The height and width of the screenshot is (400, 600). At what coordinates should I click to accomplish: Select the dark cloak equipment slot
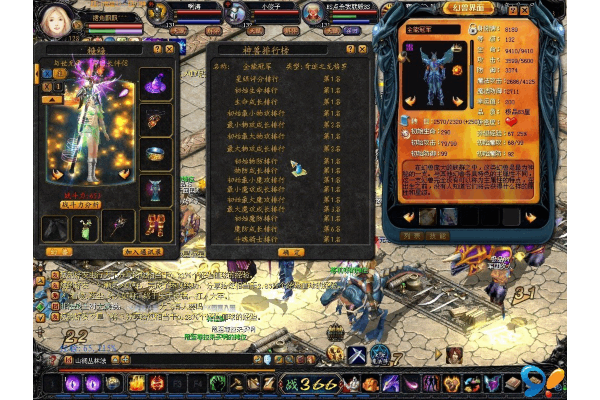coord(54,228)
